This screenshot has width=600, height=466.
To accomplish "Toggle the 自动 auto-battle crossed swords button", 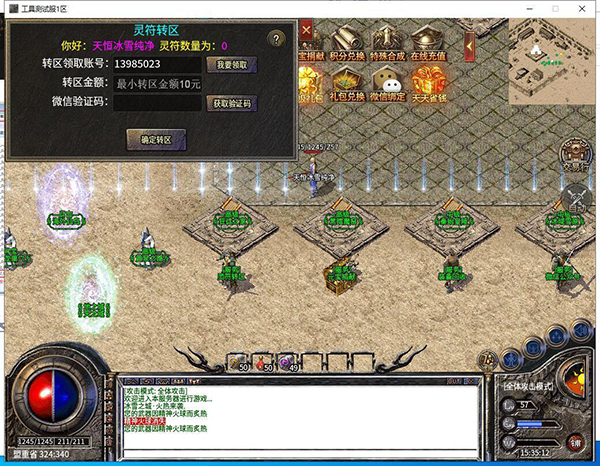I will [576, 196].
